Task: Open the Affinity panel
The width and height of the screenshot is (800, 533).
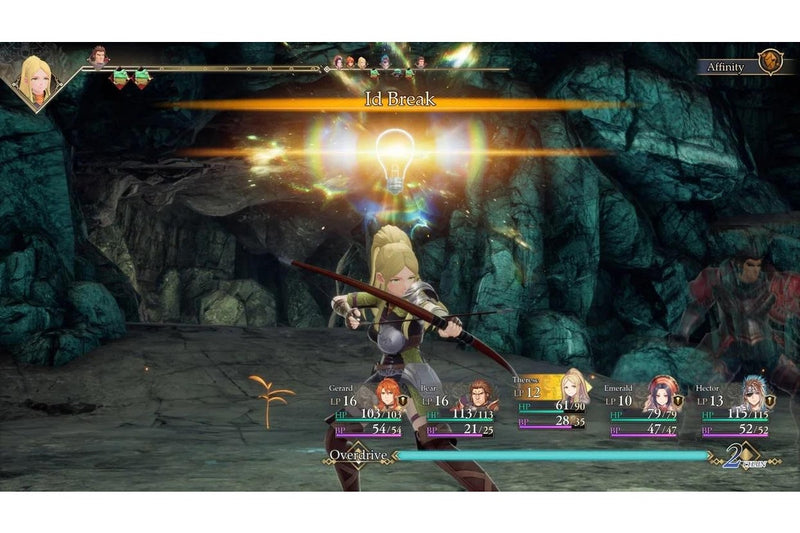Action: point(740,66)
